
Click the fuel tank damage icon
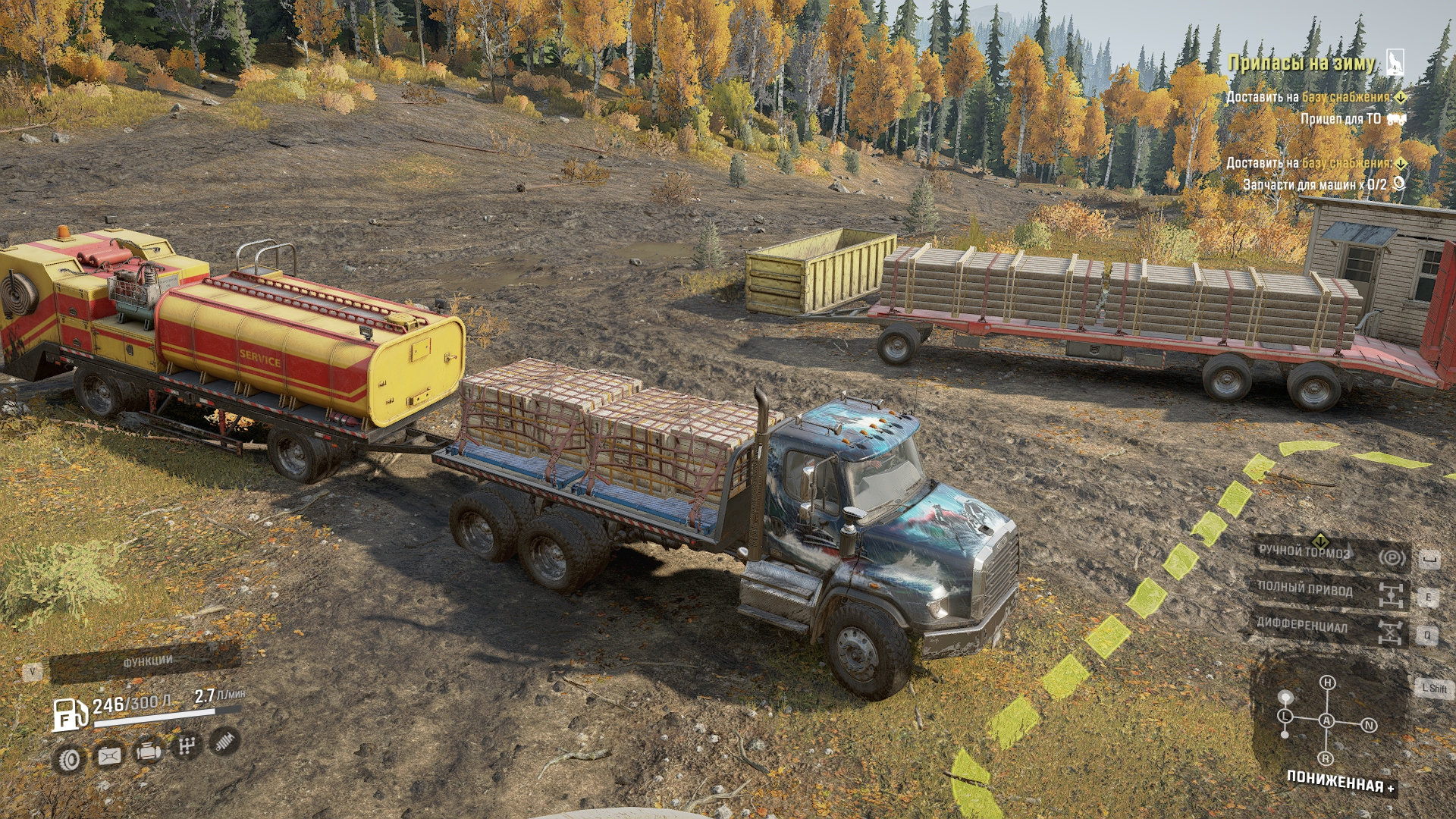click(108, 756)
